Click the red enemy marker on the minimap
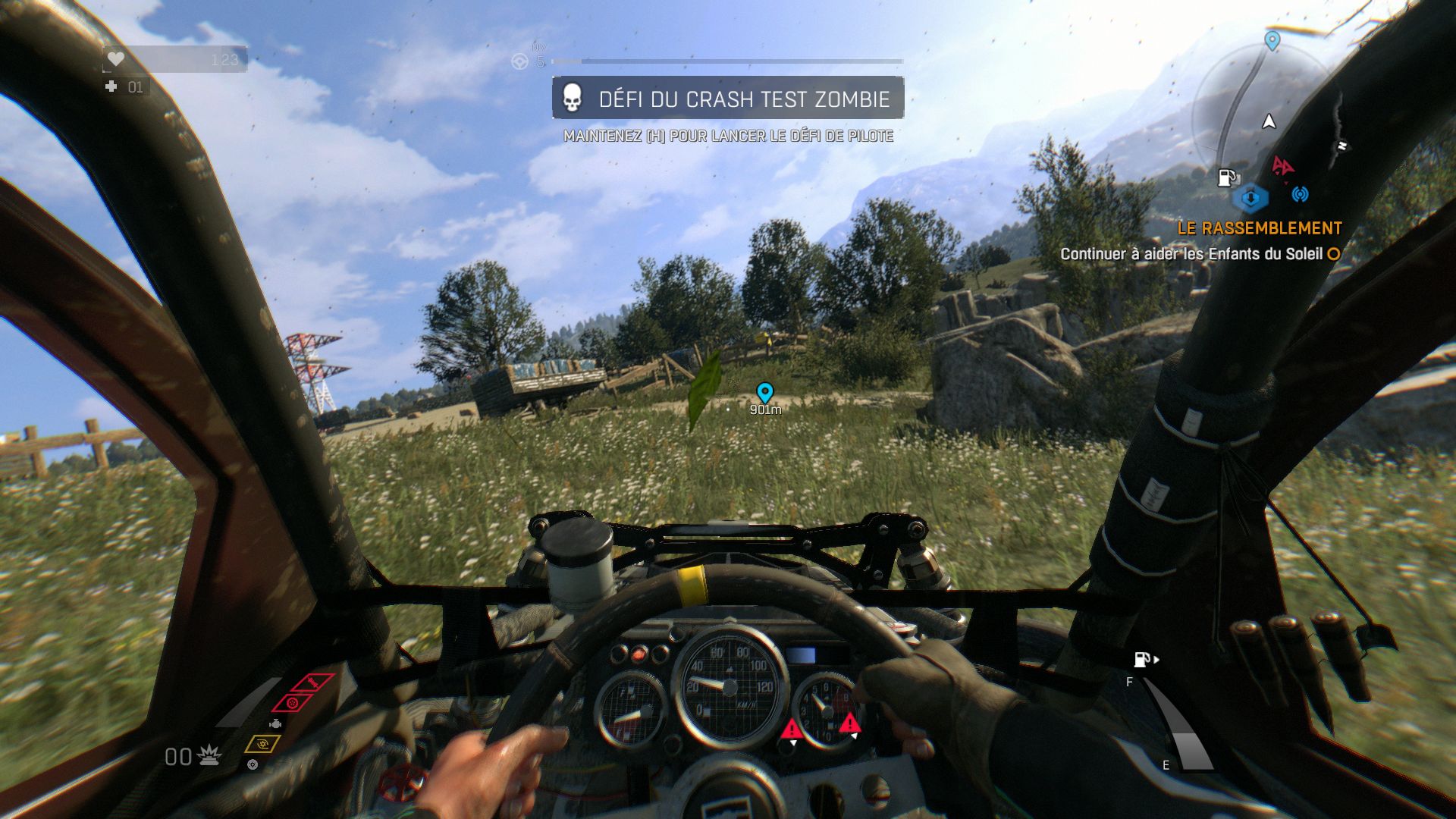1456x819 pixels. click(x=1282, y=165)
